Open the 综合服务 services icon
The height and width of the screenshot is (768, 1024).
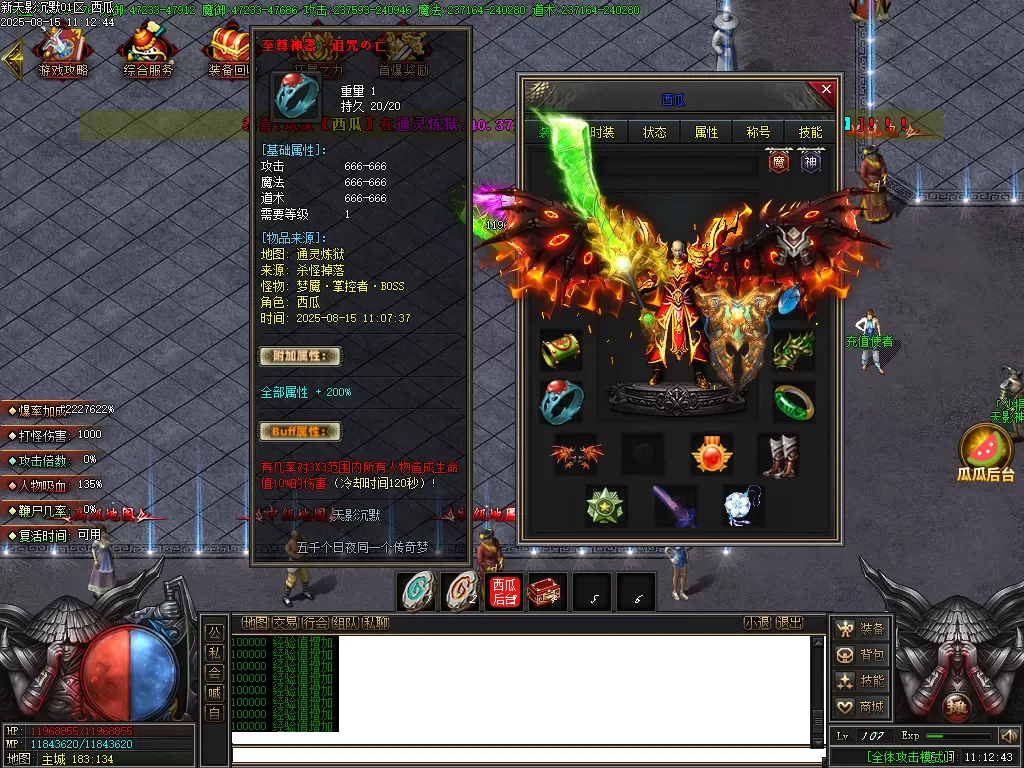click(x=148, y=52)
